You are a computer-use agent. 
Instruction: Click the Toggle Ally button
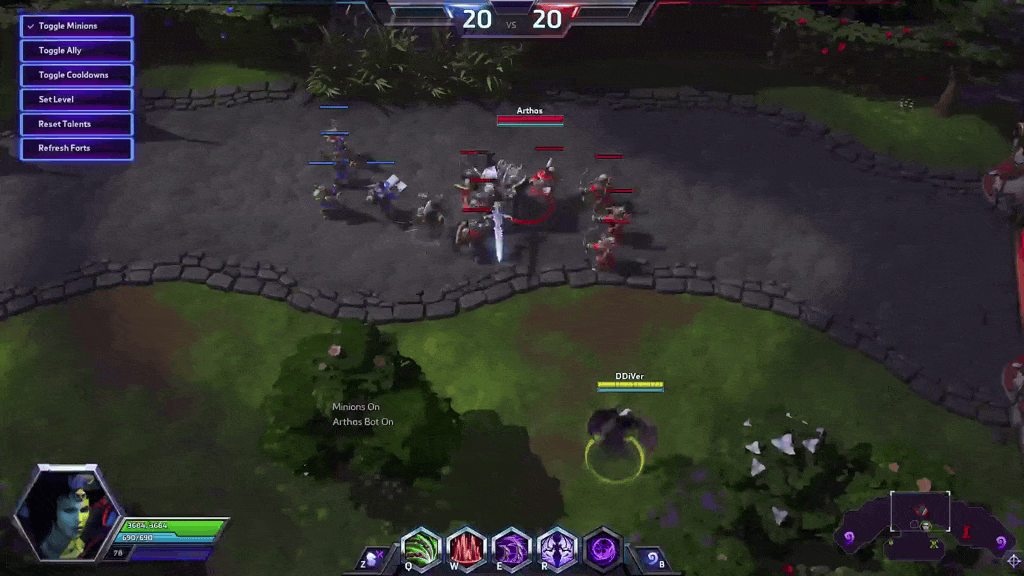[x=76, y=50]
